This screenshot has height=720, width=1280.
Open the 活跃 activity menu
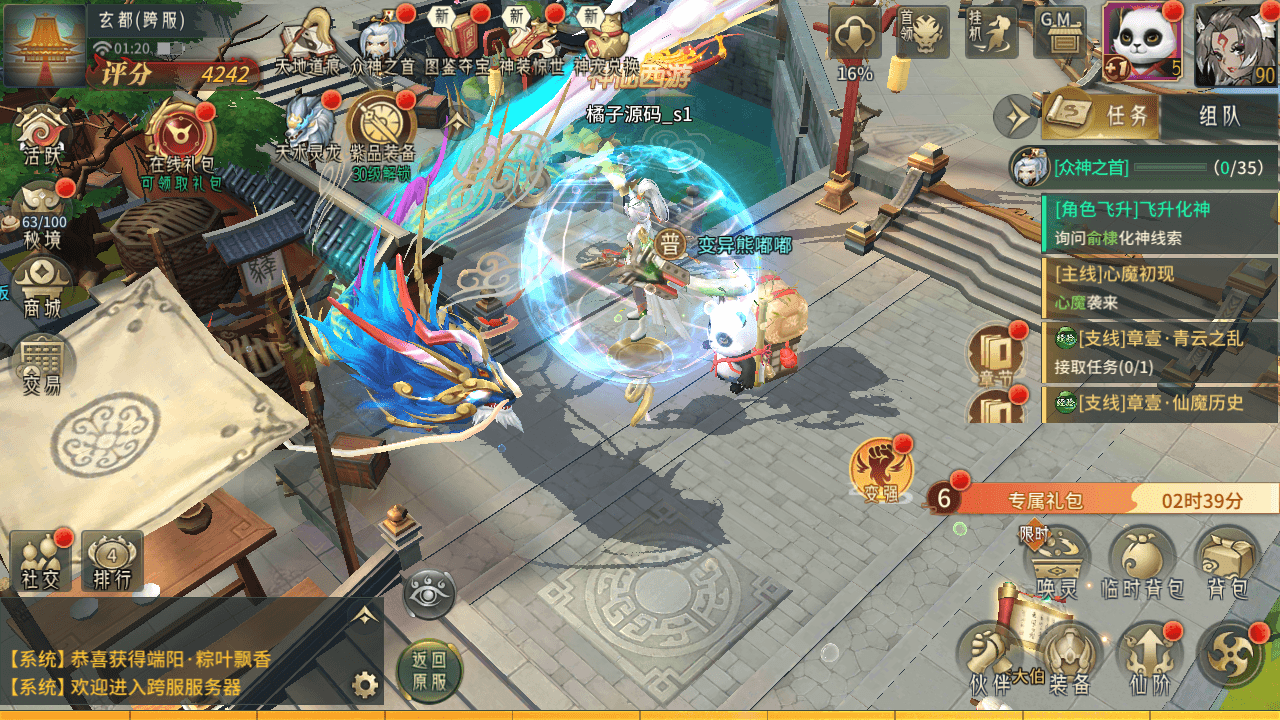(x=43, y=135)
